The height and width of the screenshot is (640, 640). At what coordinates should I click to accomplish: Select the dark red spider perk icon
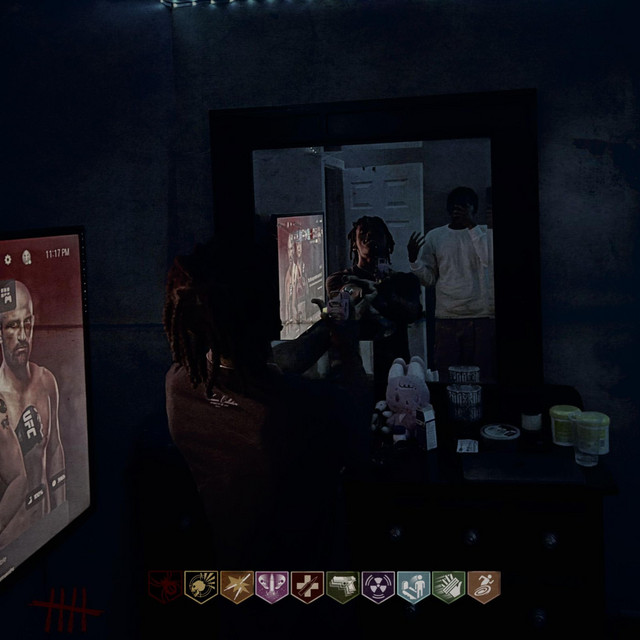point(165,586)
